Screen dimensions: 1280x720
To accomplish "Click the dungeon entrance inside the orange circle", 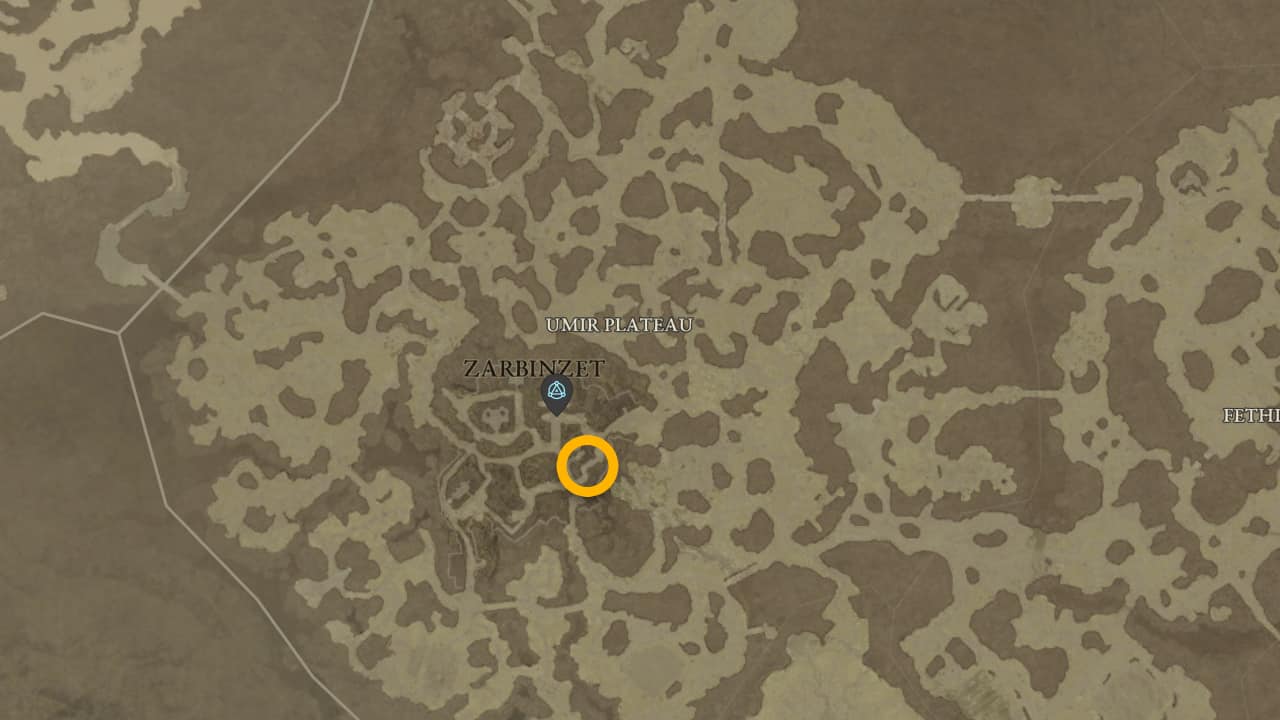I will point(588,465).
